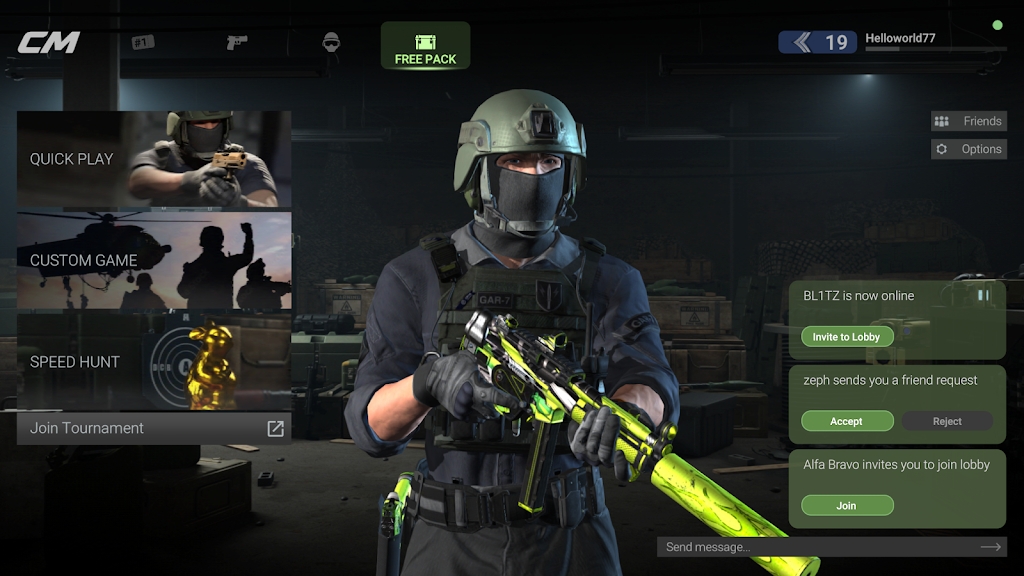Screen dimensions: 1024x576
Task: Start a Quick Play match
Action: click(x=154, y=159)
